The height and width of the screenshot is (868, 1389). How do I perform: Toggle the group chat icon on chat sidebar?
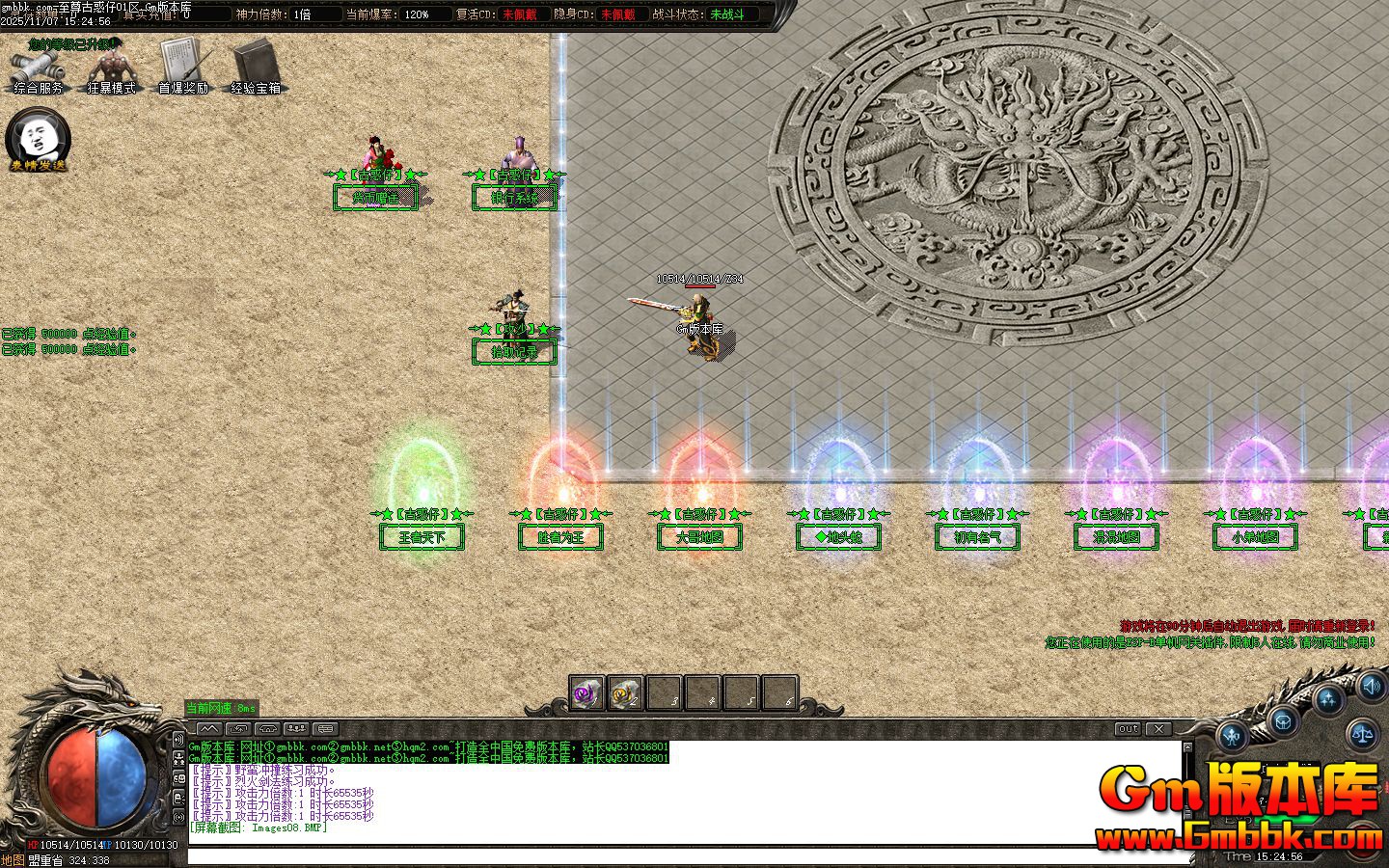(179, 758)
